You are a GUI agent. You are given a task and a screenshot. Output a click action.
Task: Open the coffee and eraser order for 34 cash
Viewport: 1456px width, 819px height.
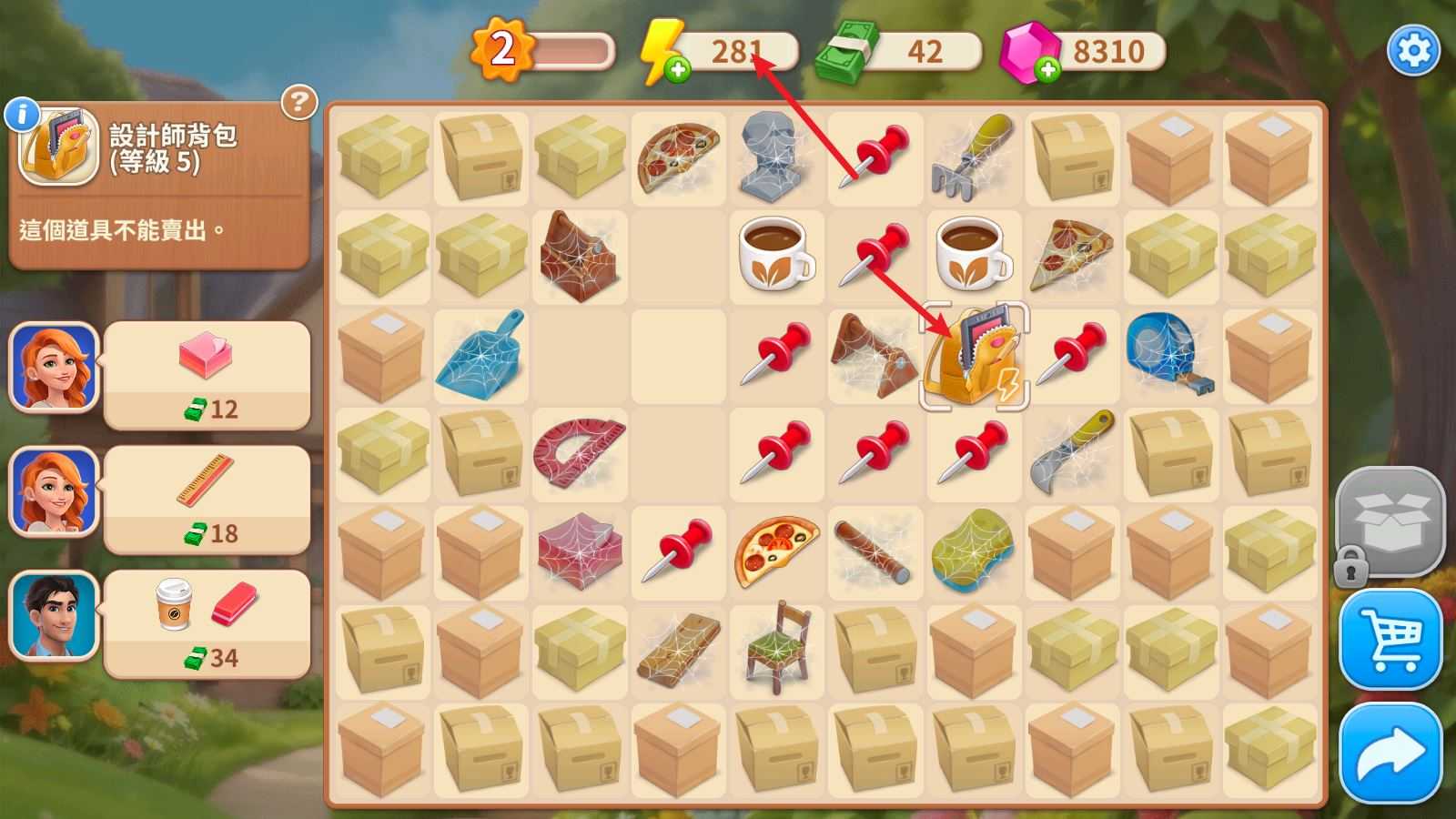(207, 624)
